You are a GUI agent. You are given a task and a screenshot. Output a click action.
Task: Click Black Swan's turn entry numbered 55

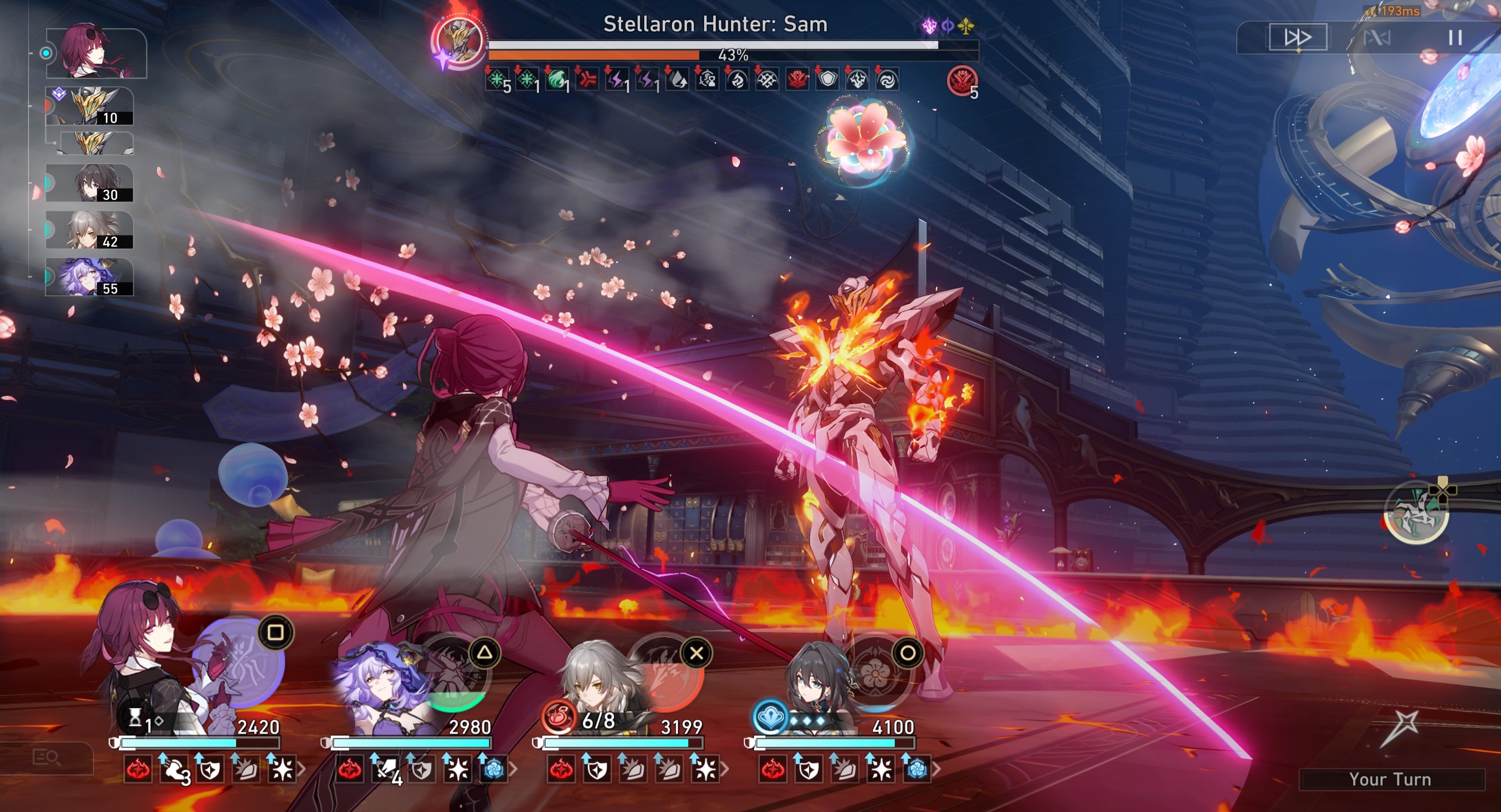click(x=90, y=277)
